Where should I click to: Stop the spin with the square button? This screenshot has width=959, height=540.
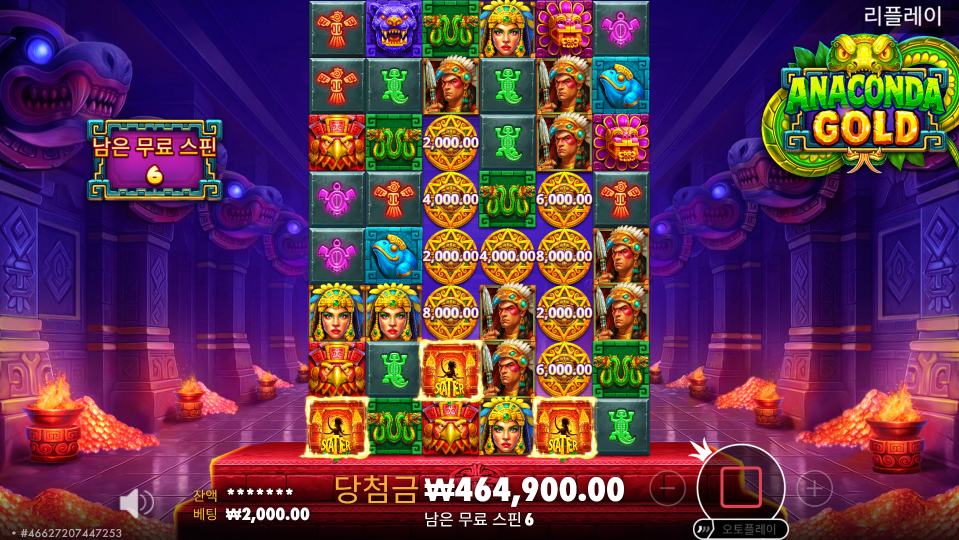pyautogui.click(x=740, y=487)
